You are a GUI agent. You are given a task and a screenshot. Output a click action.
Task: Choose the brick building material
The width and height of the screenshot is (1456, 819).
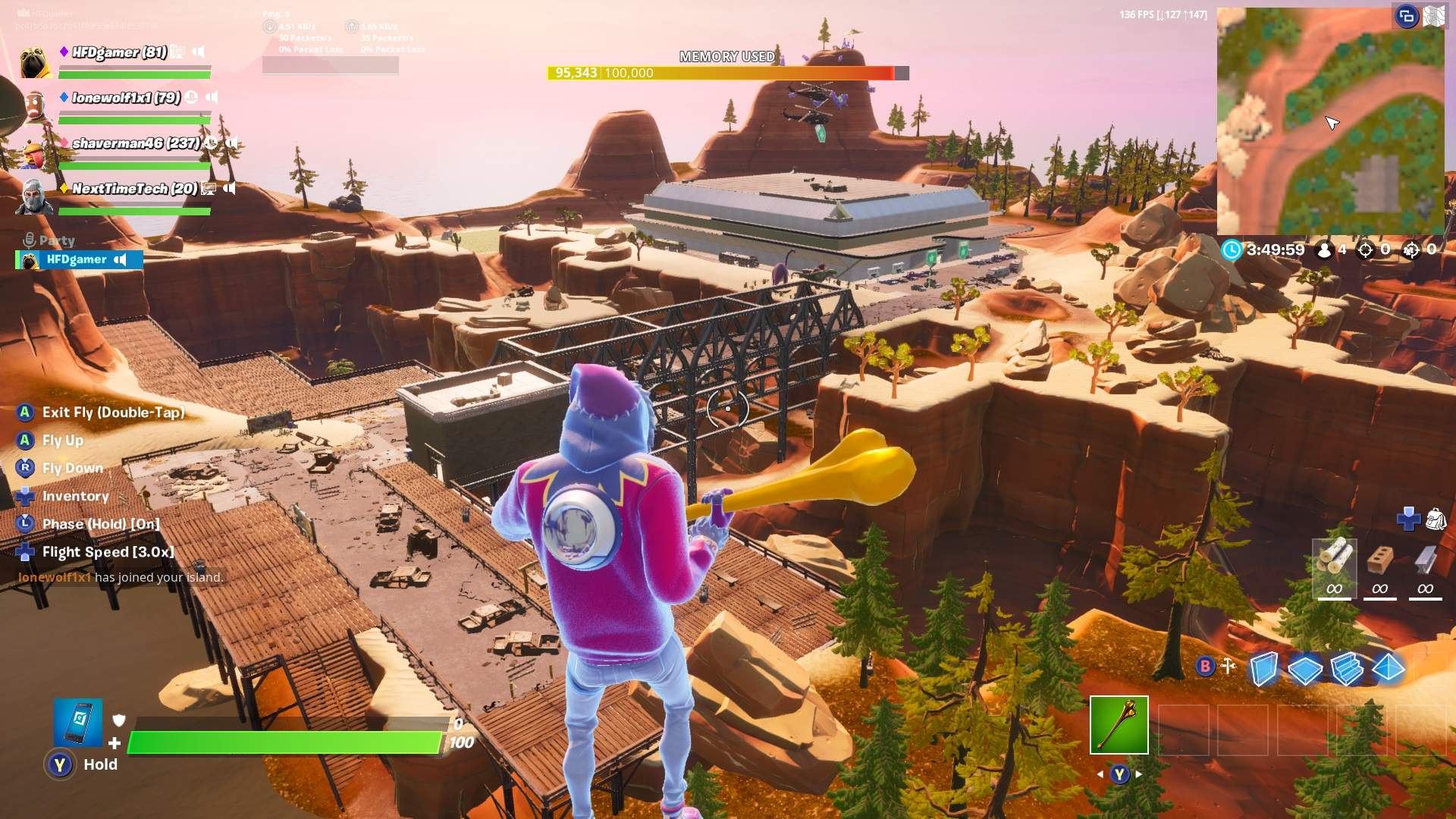click(x=1379, y=566)
